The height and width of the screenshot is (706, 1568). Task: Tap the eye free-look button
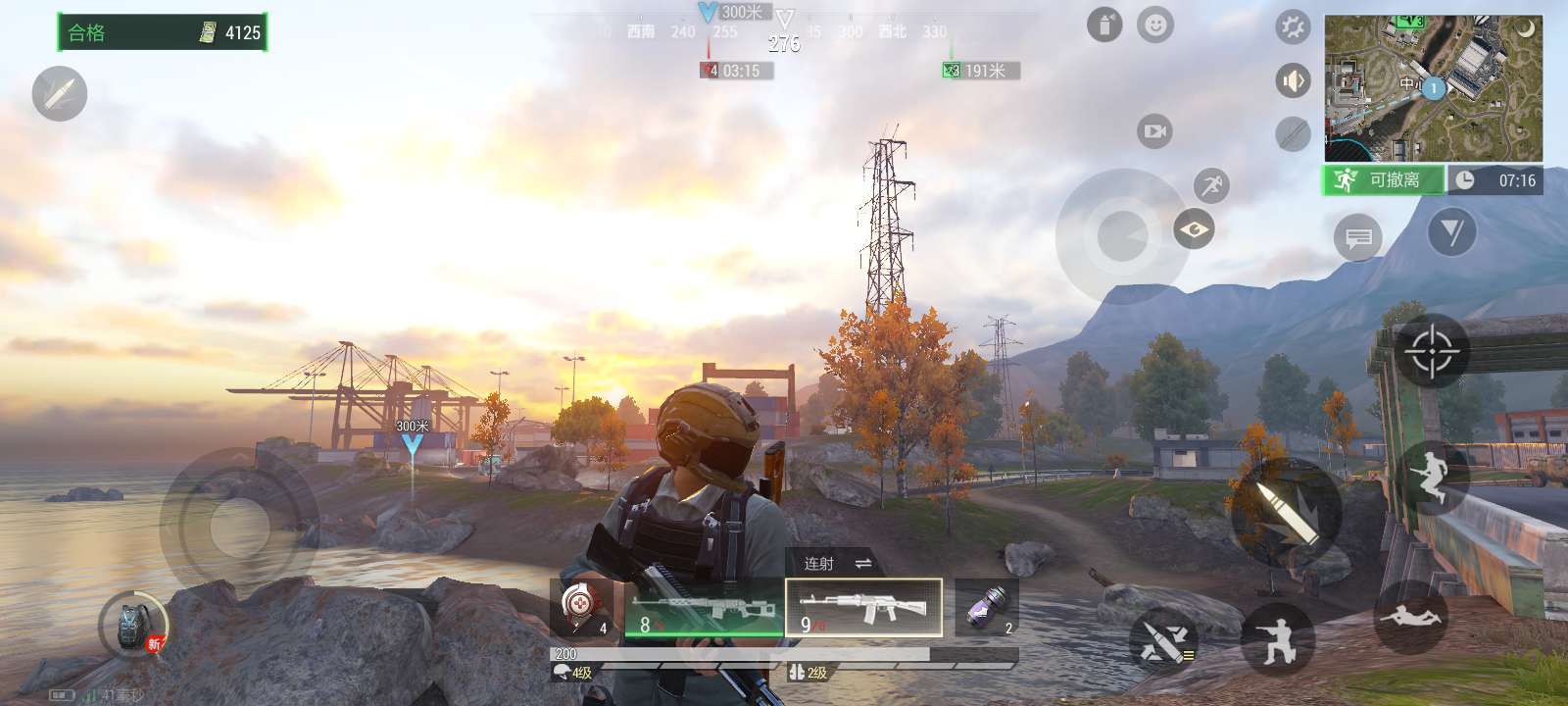tap(1194, 229)
